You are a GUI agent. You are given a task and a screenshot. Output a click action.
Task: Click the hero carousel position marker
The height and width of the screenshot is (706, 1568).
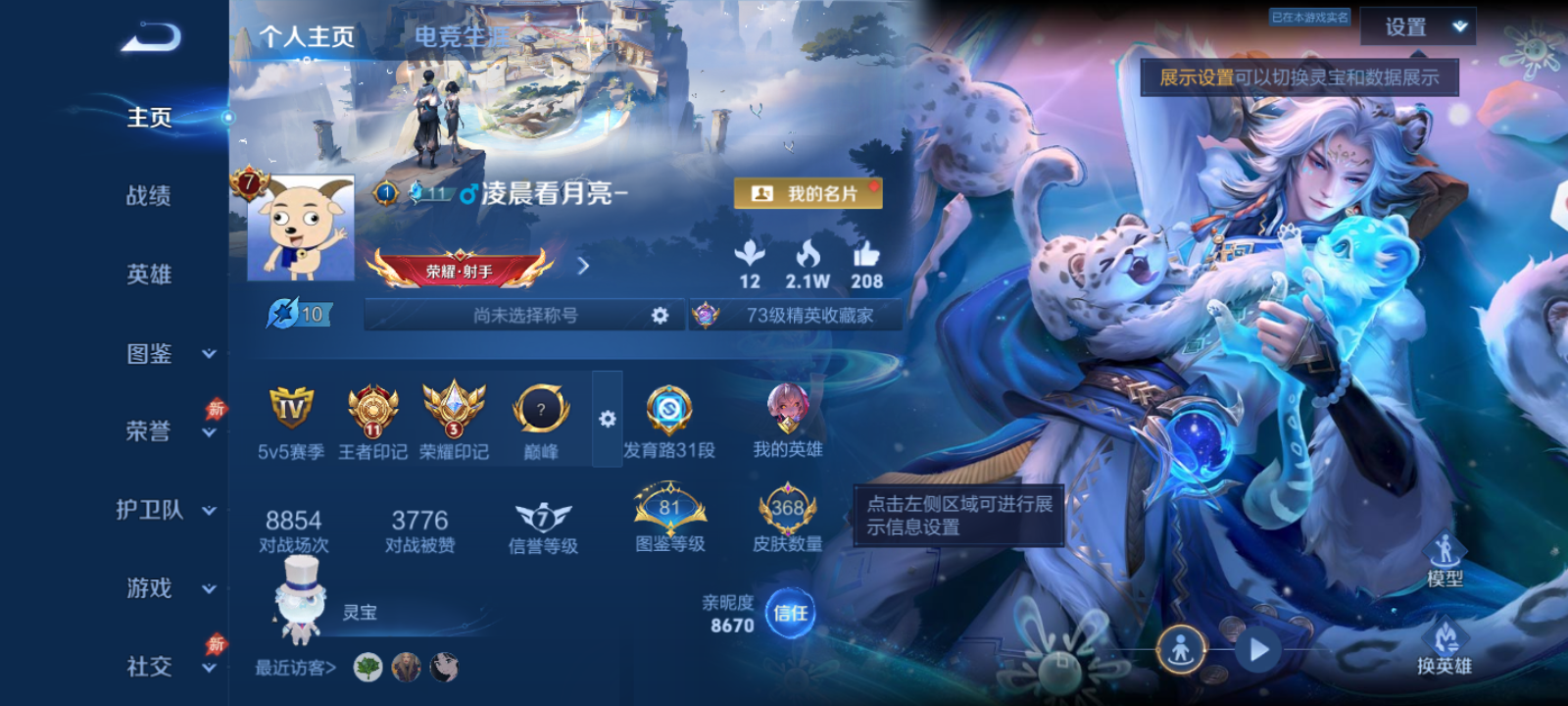pos(1181,648)
